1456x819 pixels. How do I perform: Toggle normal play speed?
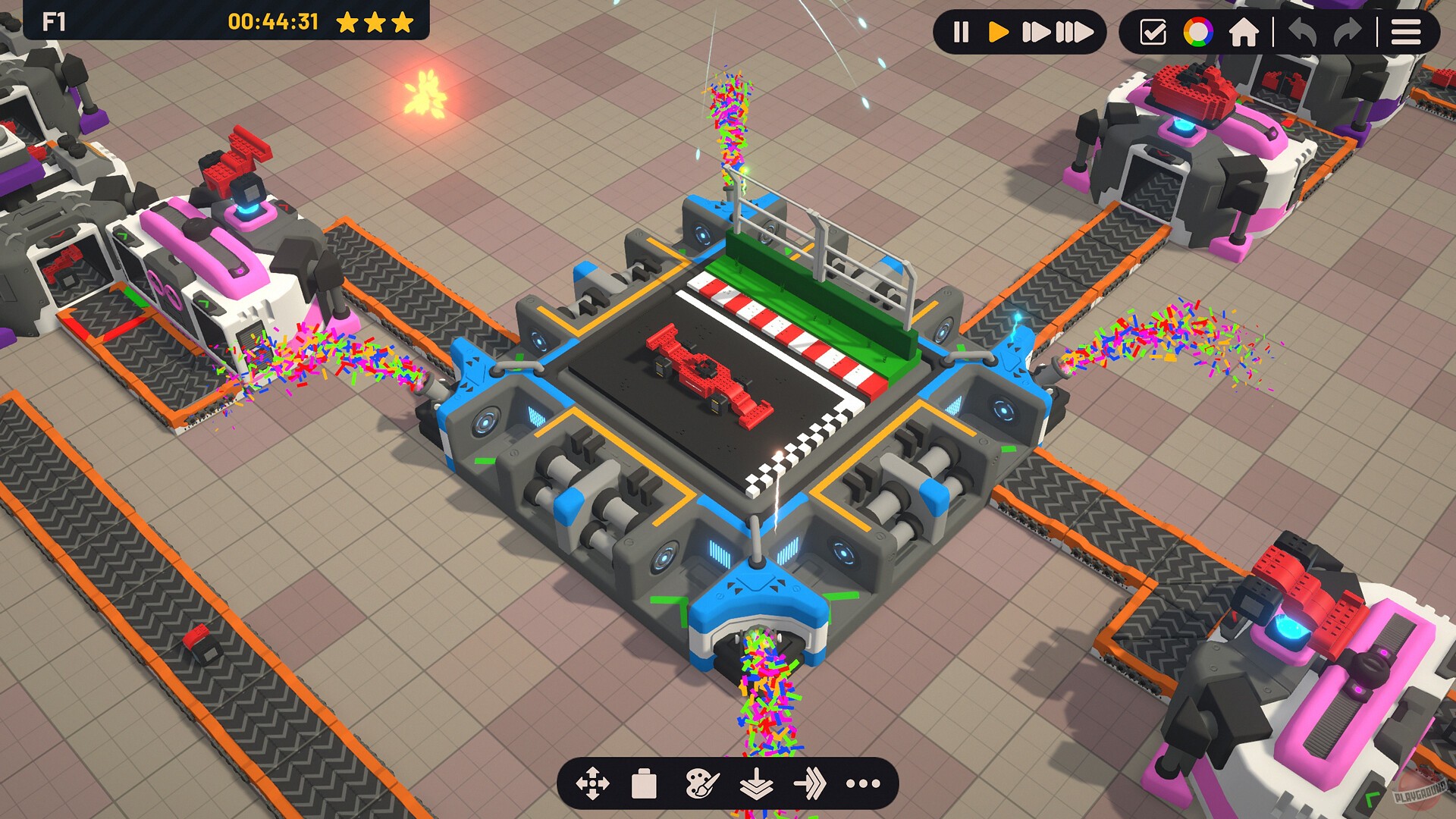(x=999, y=32)
